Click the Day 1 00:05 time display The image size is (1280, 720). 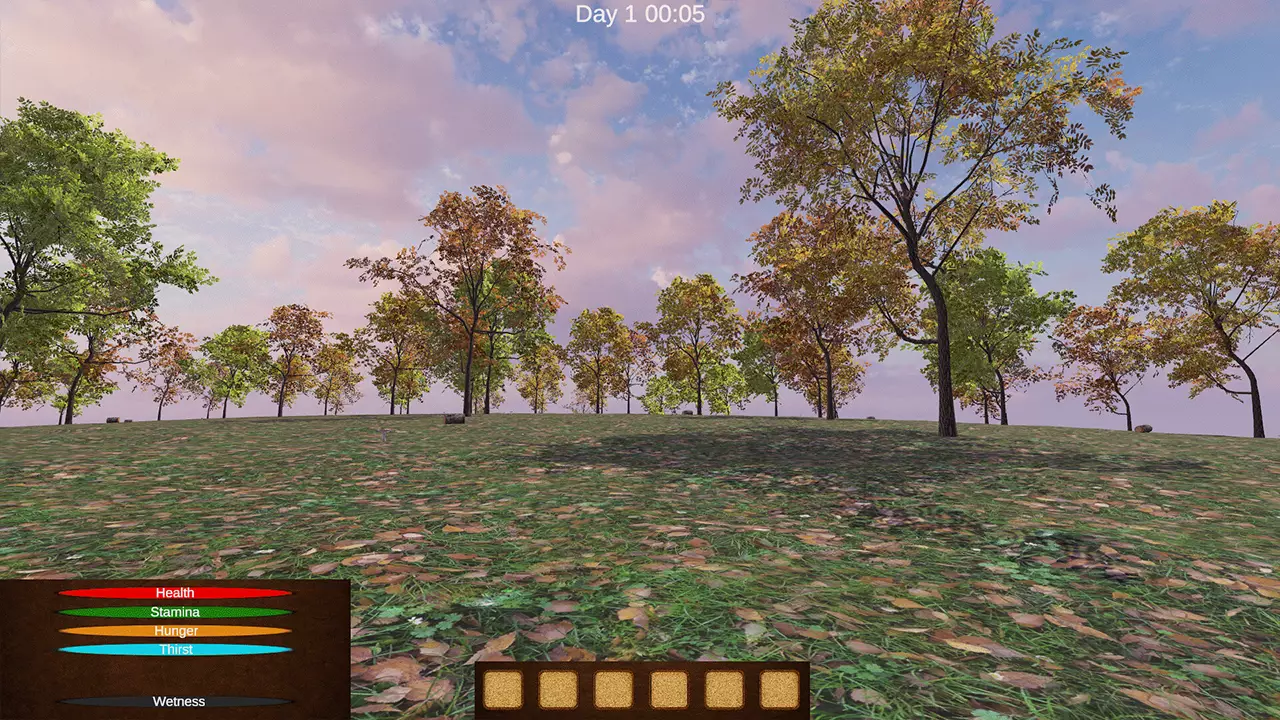[639, 14]
